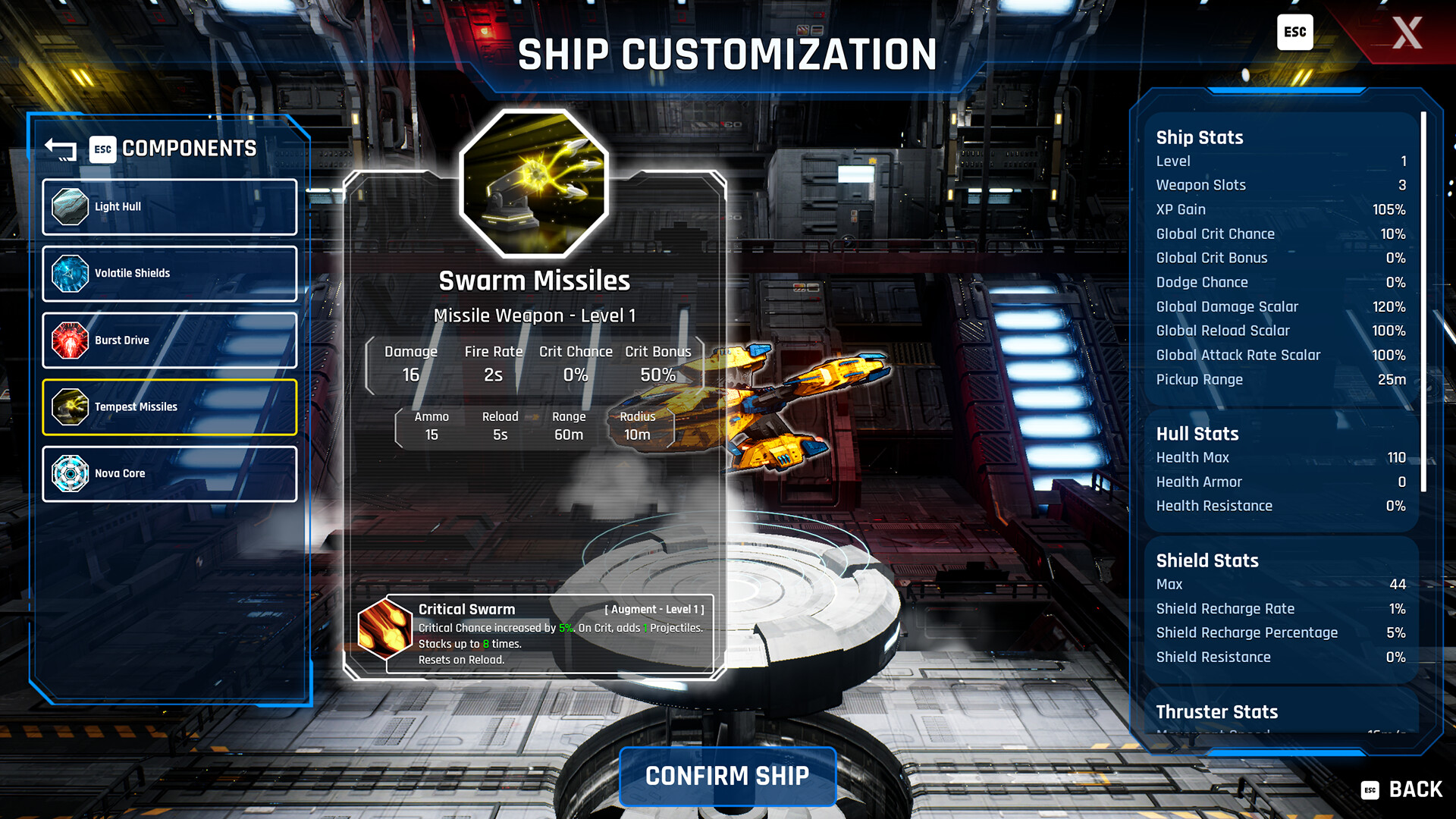Open the Thruster Stats section header

pos(1217,711)
